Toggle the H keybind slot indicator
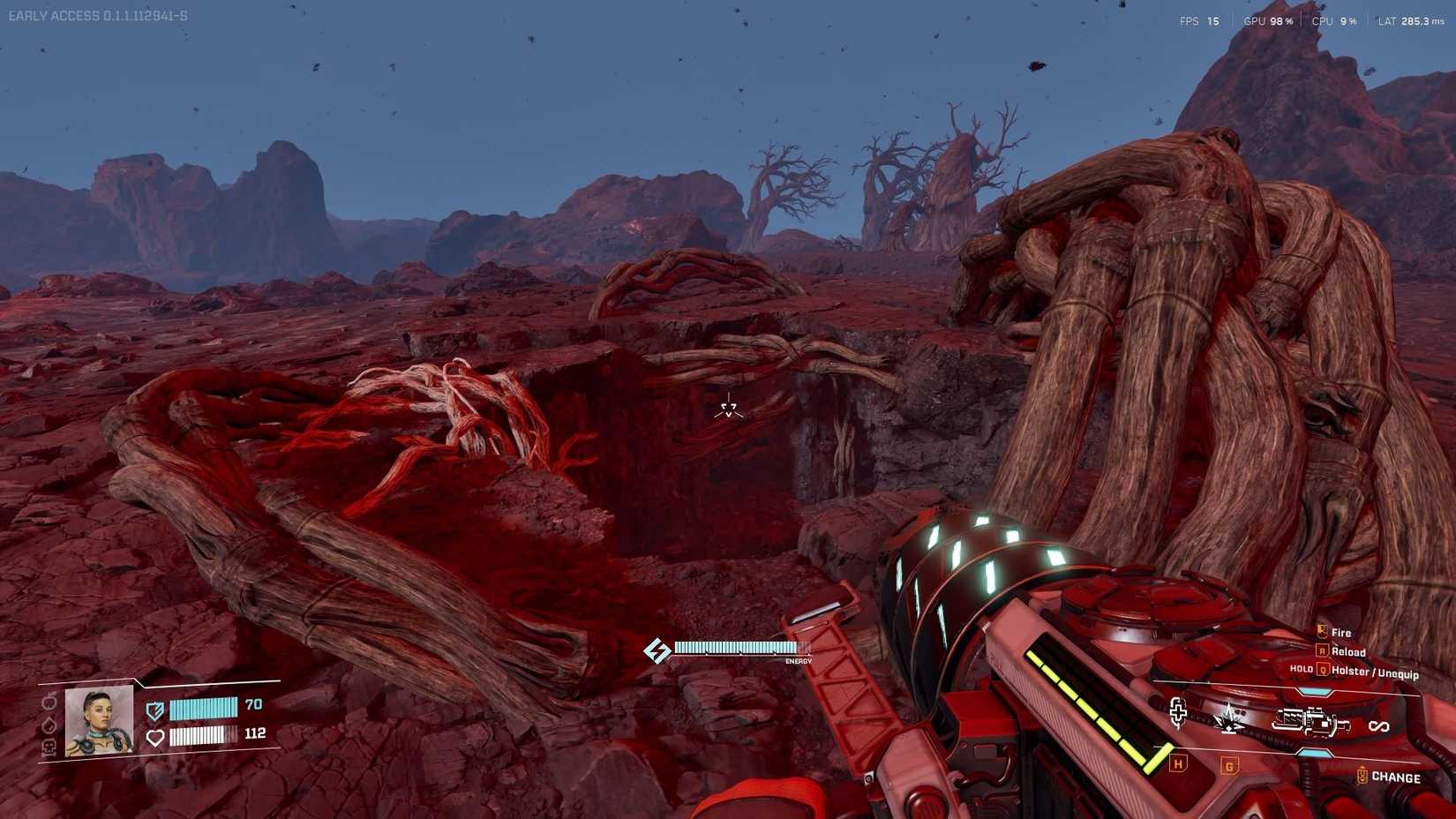Viewport: 1456px width, 819px height. (x=1177, y=764)
